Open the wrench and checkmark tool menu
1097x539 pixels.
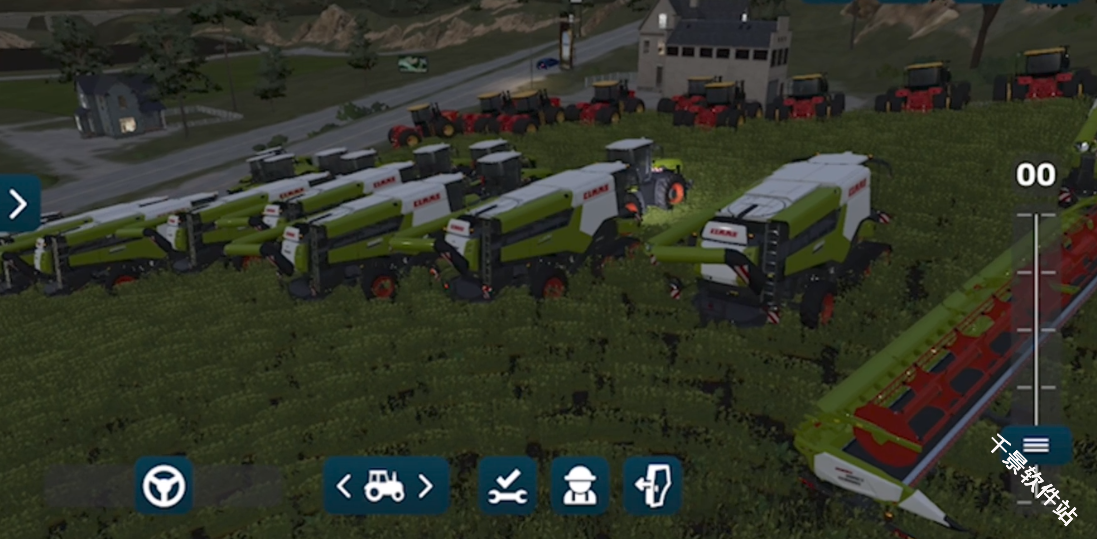click(x=508, y=486)
